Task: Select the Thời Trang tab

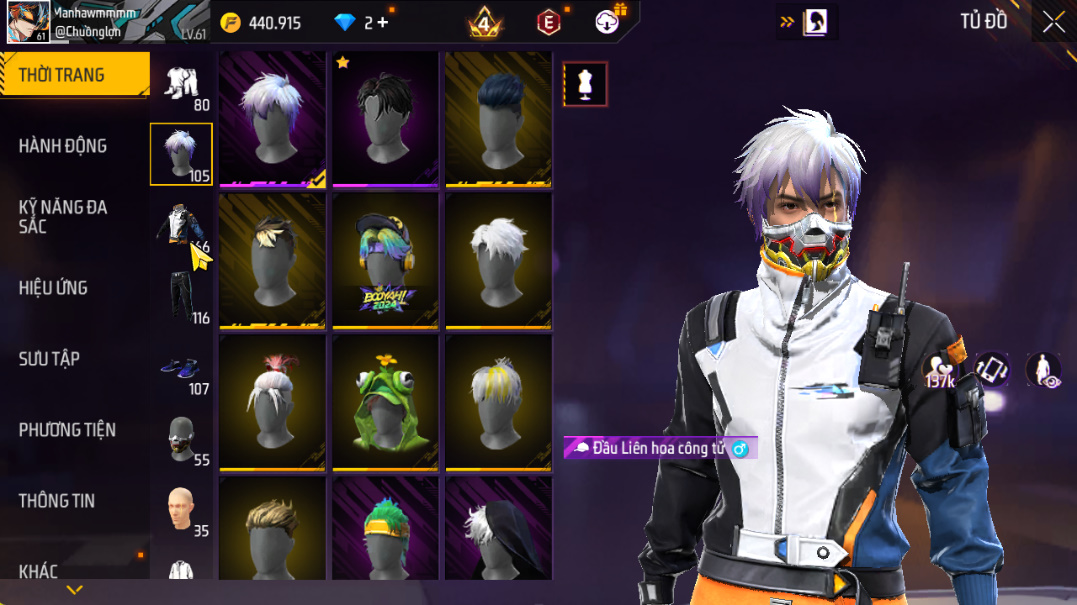Action: pos(61,75)
